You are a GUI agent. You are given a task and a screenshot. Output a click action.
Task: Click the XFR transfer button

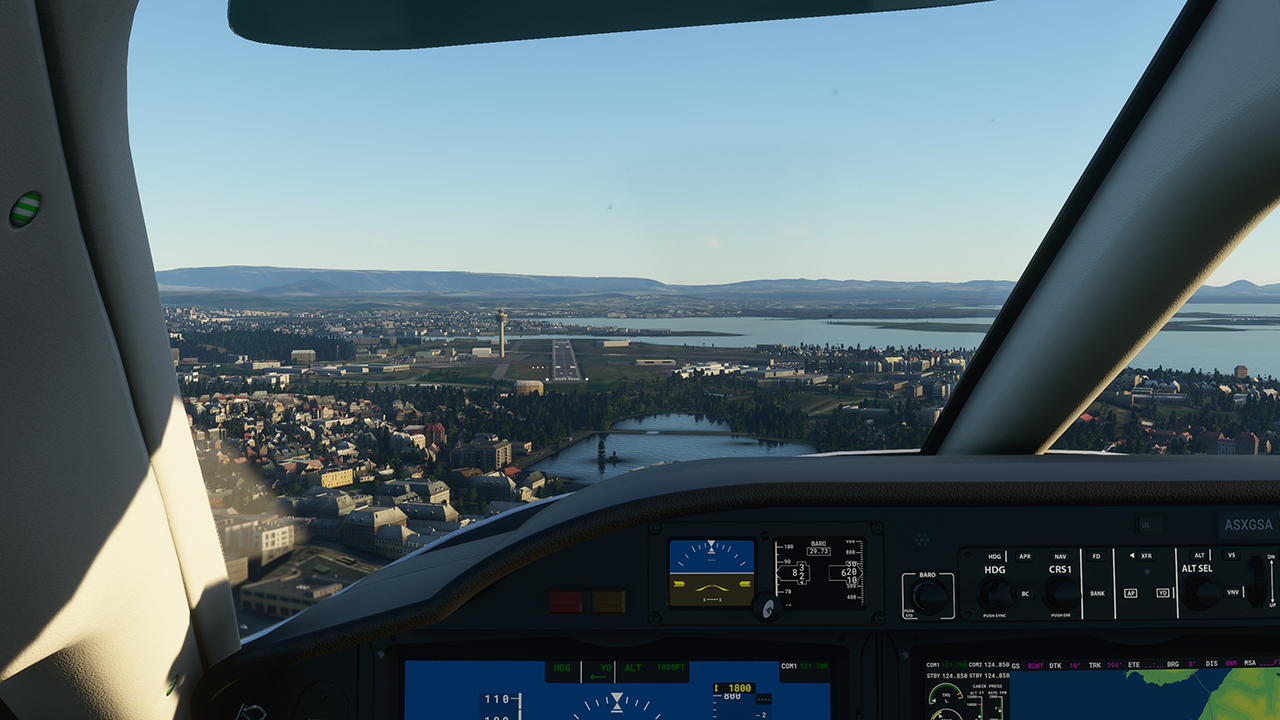click(1146, 556)
